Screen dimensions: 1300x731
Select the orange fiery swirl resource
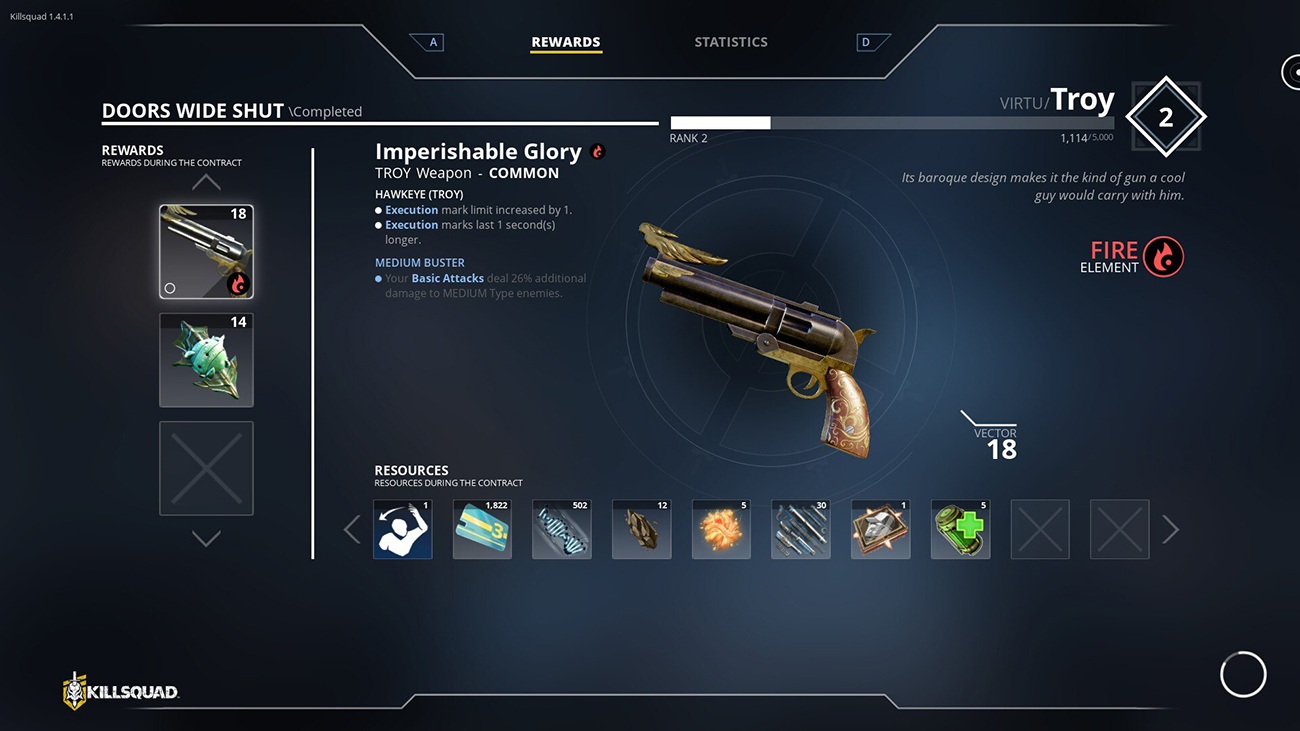721,529
